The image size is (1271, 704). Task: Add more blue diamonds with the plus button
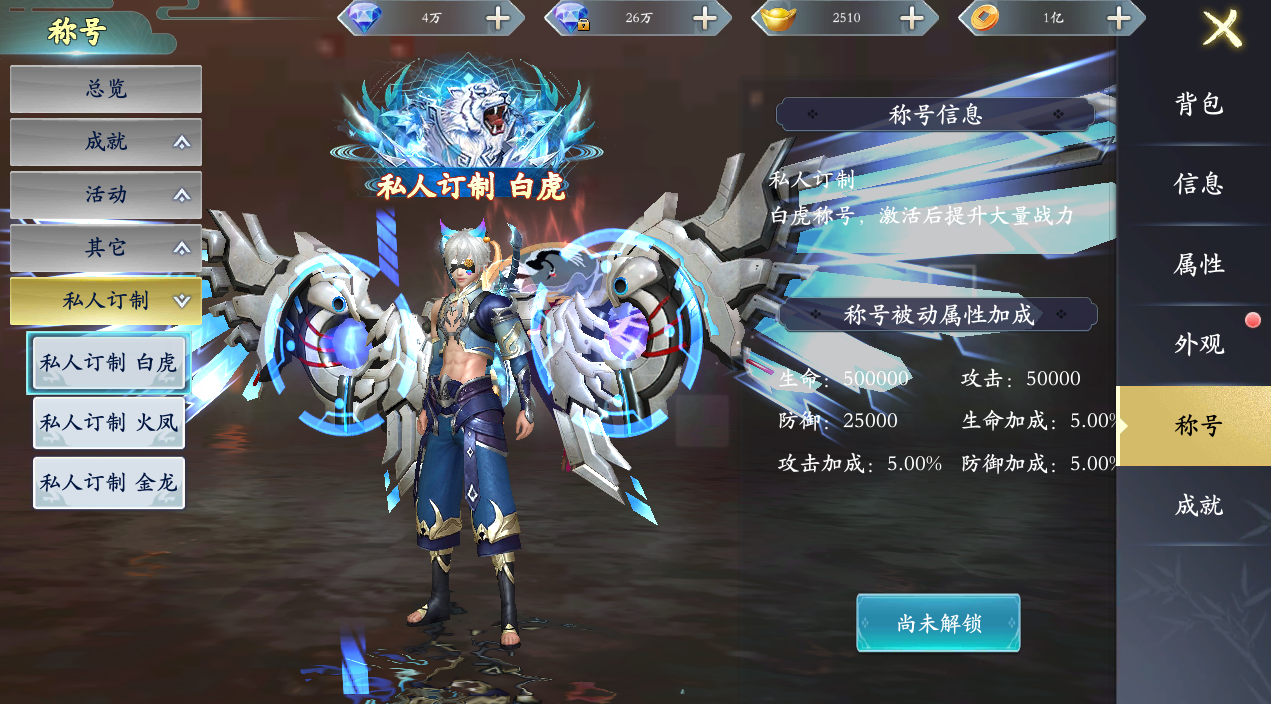coord(497,18)
